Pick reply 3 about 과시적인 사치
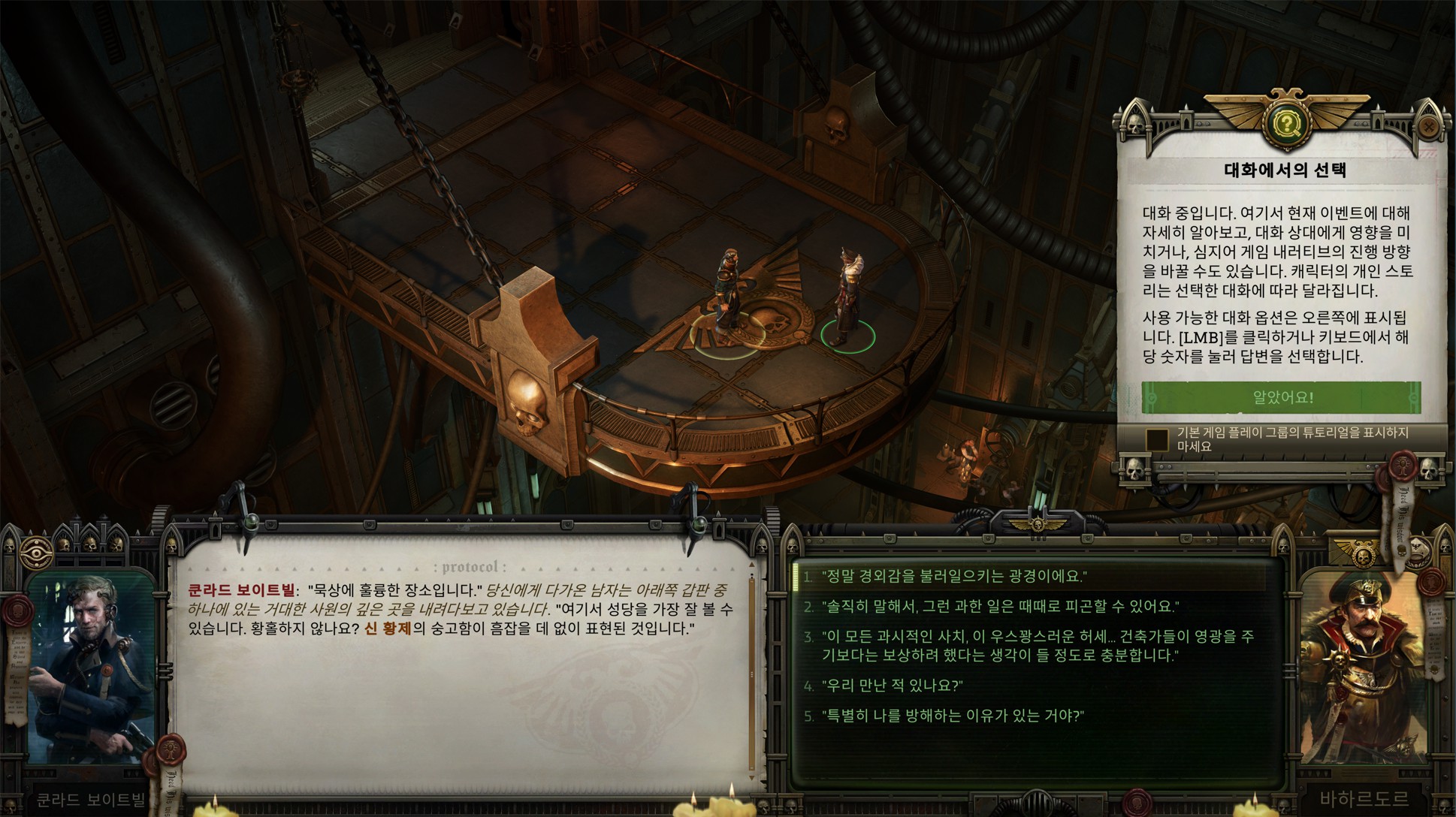 (1037, 646)
